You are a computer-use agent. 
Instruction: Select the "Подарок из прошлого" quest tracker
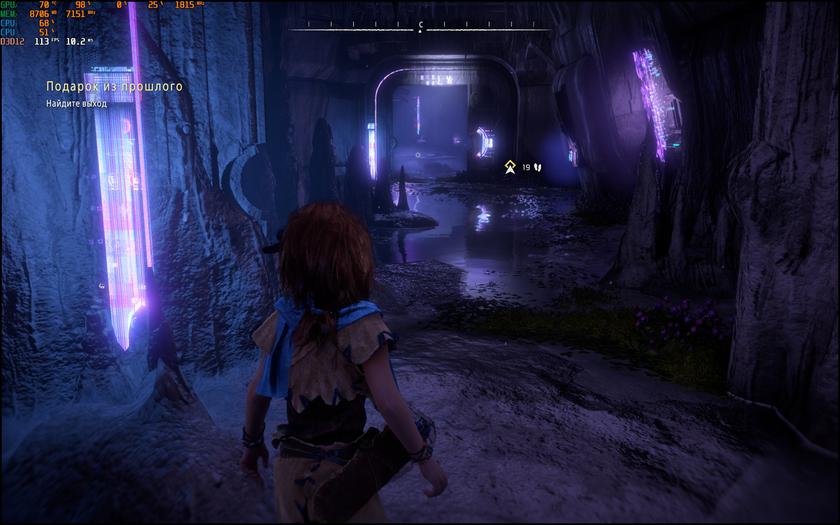[x=114, y=87]
